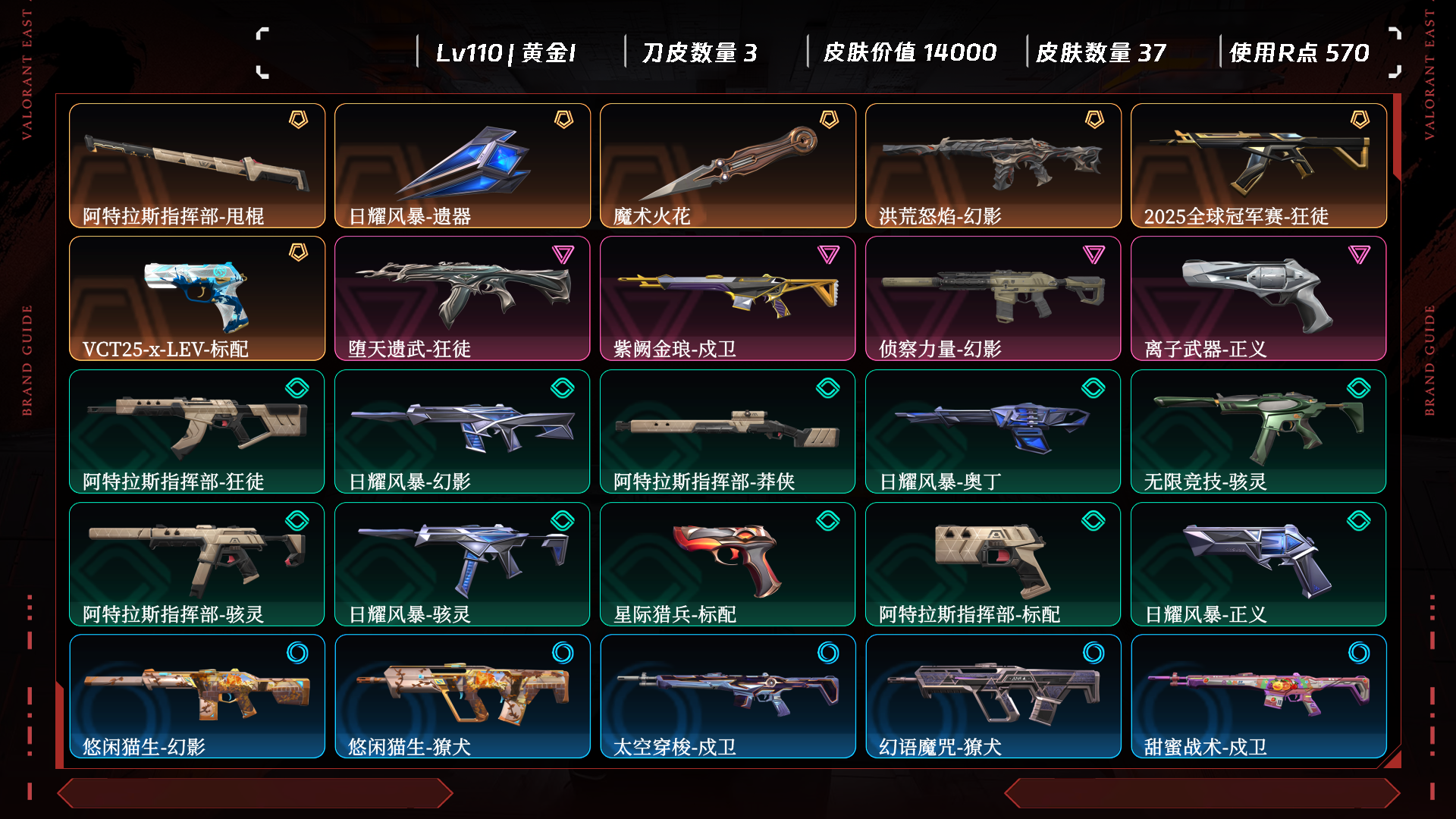The height and width of the screenshot is (819, 1456).
Task: Click the 离子武器-正义 revolver skin
Action: pyautogui.click(x=1259, y=298)
